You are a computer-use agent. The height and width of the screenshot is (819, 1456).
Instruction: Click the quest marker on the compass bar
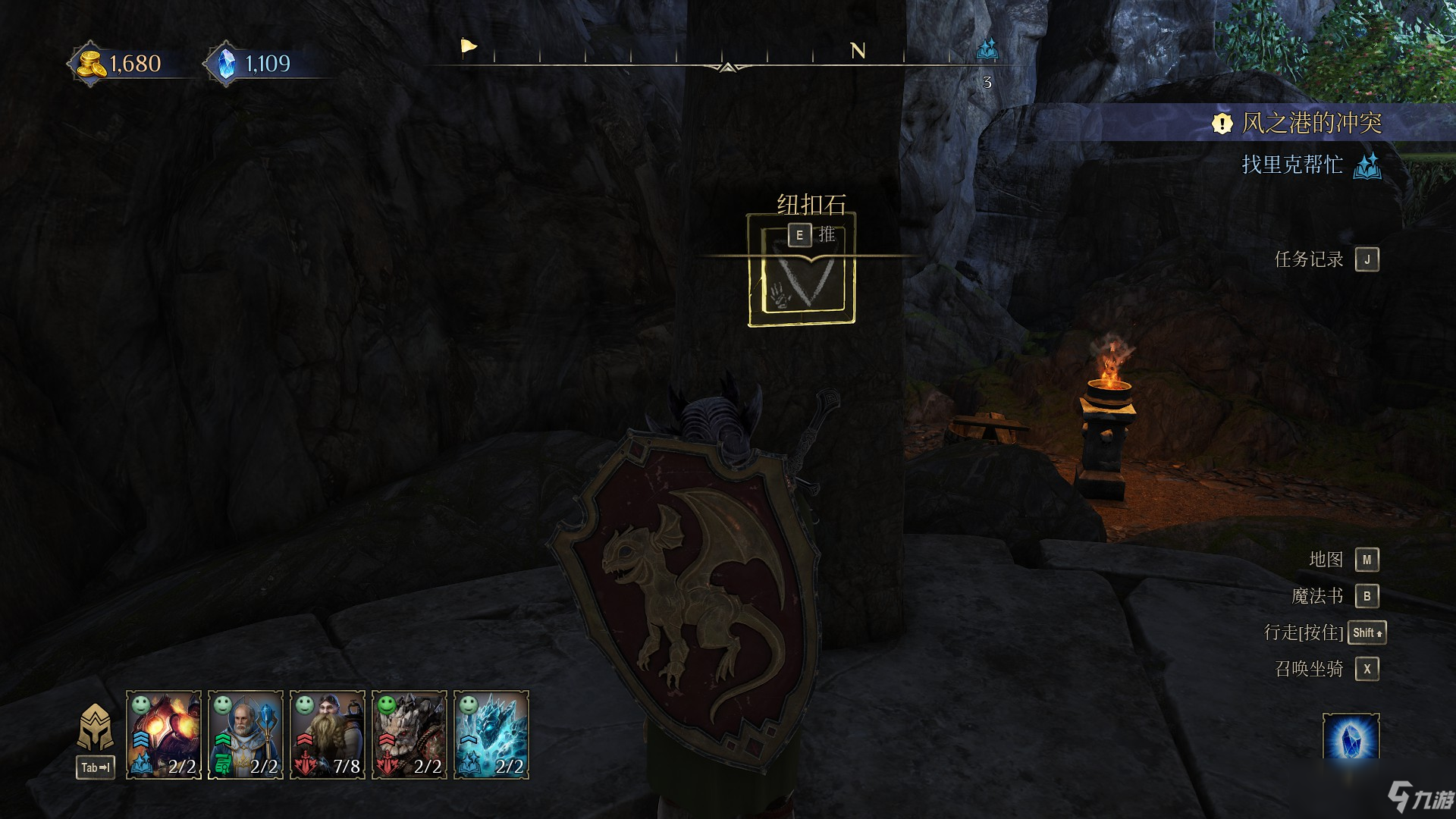(x=987, y=50)
